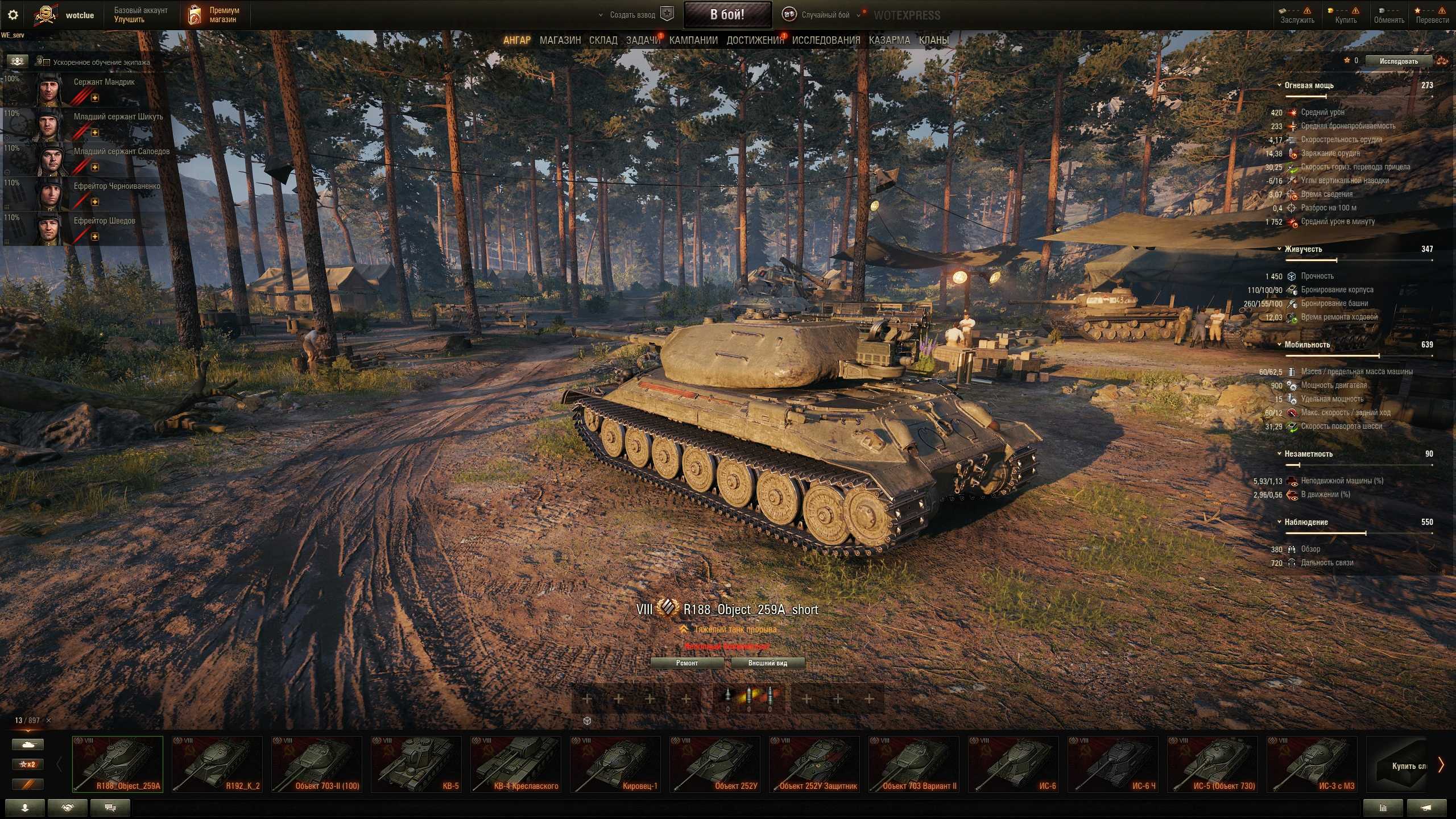This screenshot has width=1456, height=819.
Task: Click the Ремонт repair button
Action: coord(686,663)
